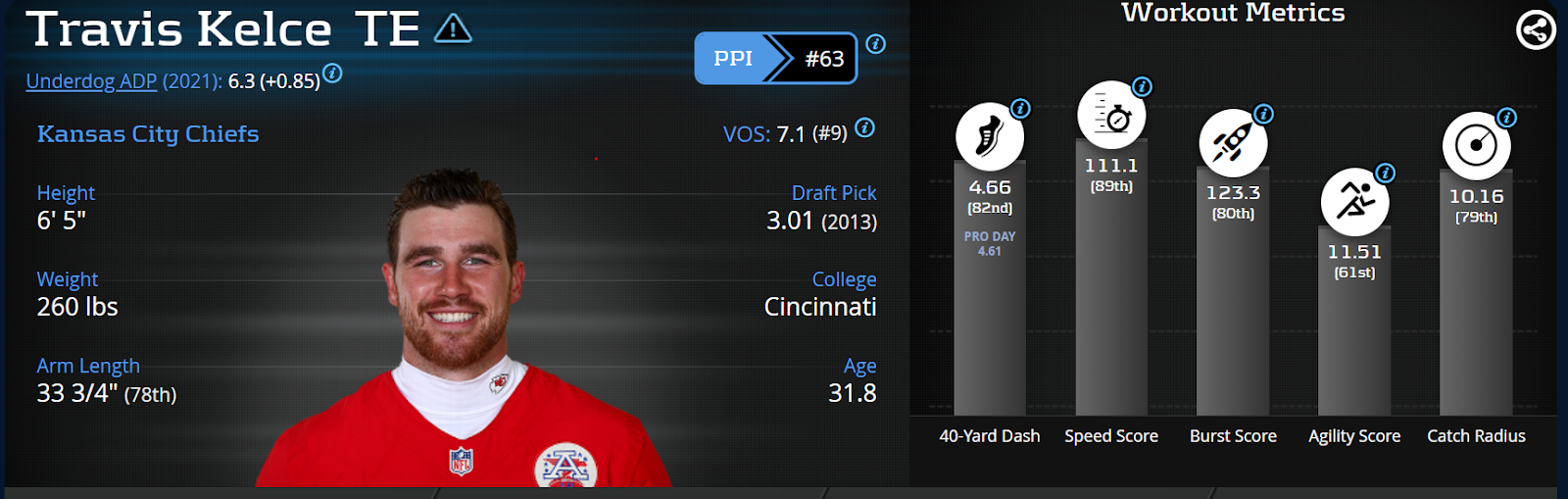1568x499 pixels.
Task: Select the Speed Score stopwatch icon
Action: [x=1111, y=116]
